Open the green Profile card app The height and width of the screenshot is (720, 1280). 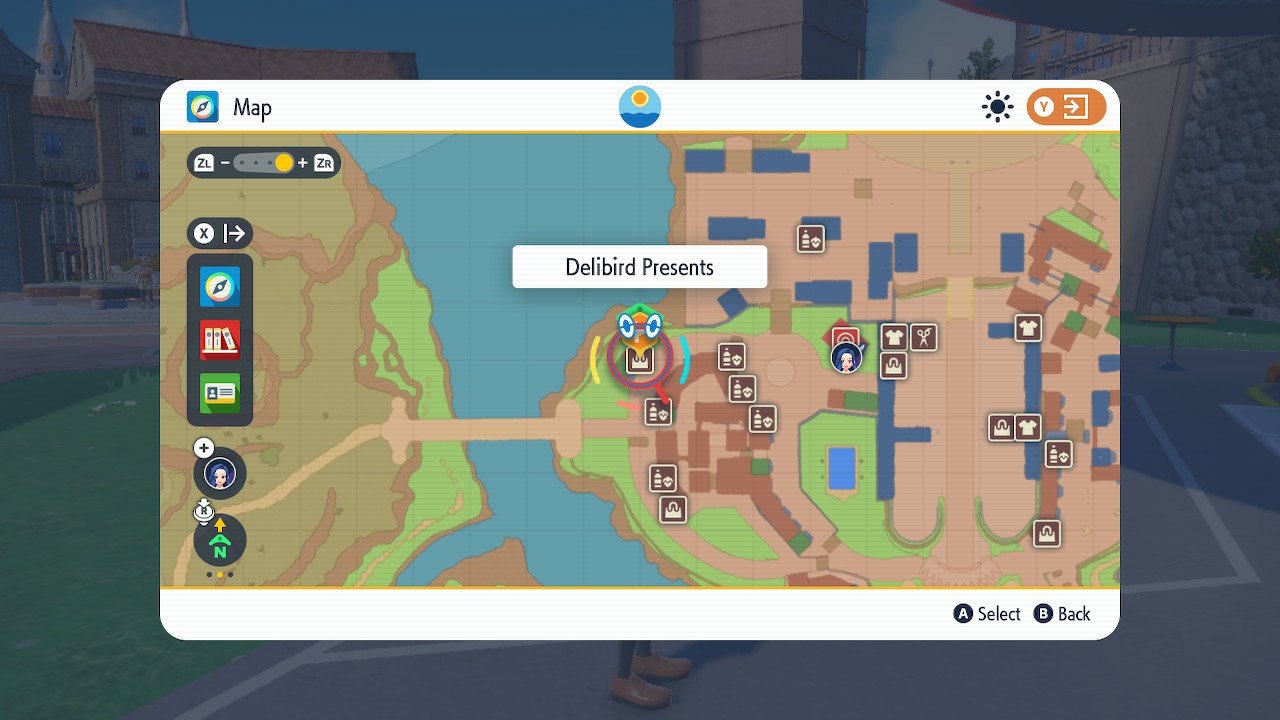[220, 393]
